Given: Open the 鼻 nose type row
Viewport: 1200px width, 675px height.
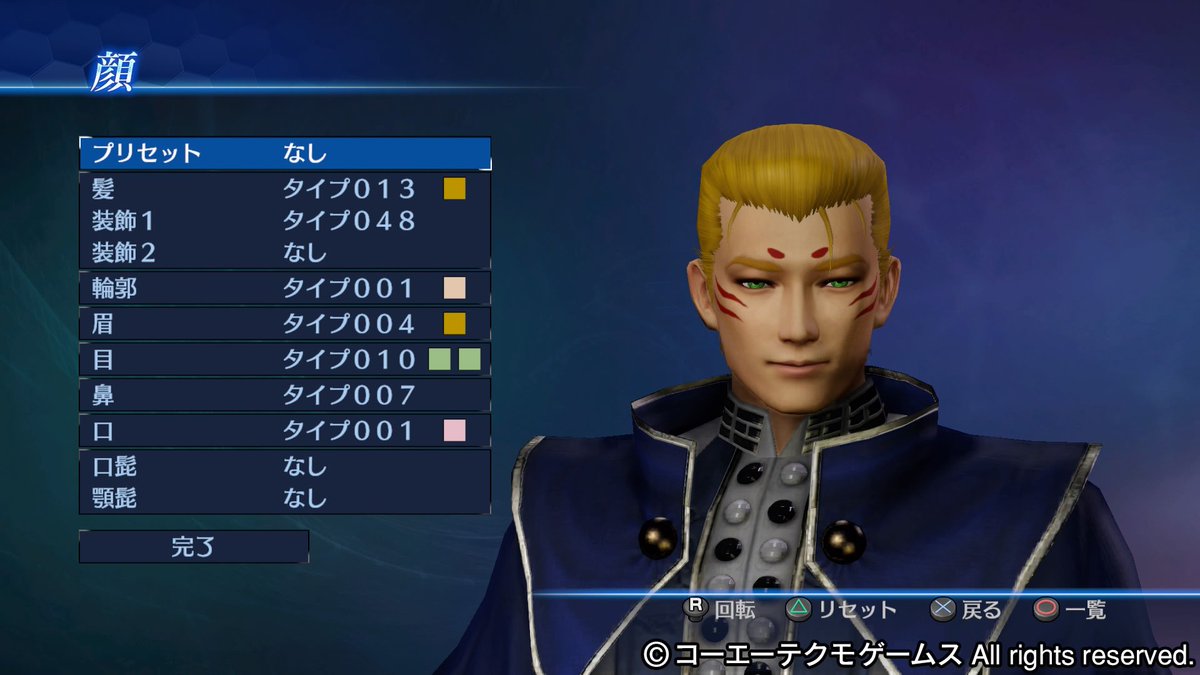Looking at the screenshot, I should click(285, 395).
